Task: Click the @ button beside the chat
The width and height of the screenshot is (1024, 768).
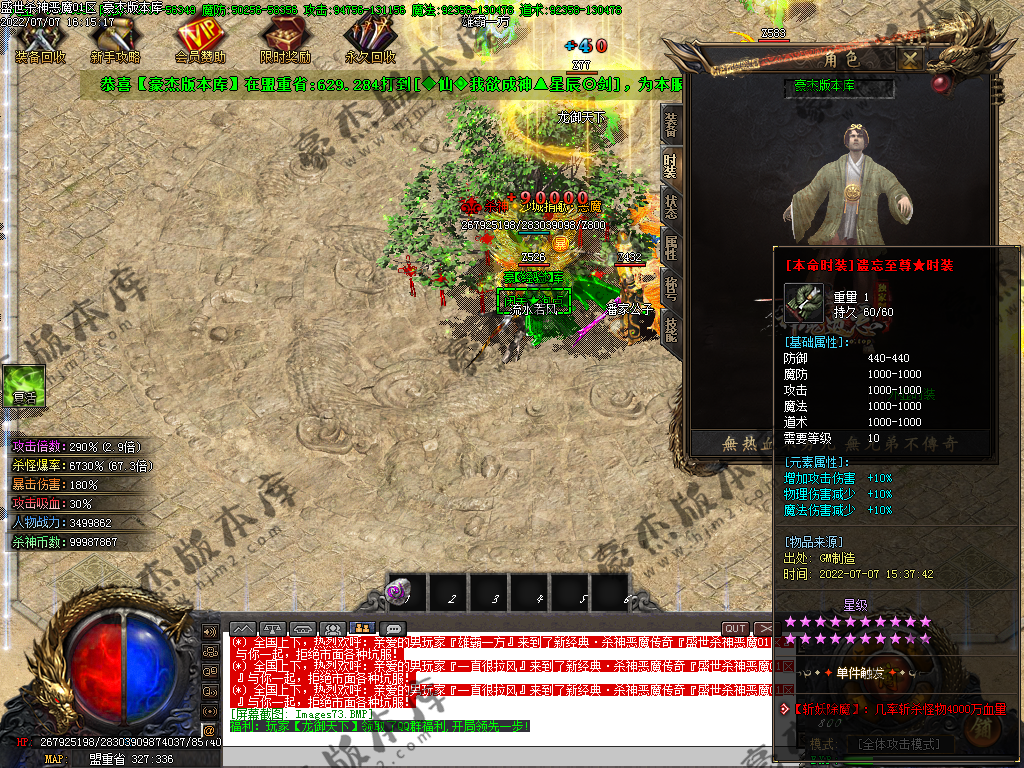Action: tap(209, 730)
